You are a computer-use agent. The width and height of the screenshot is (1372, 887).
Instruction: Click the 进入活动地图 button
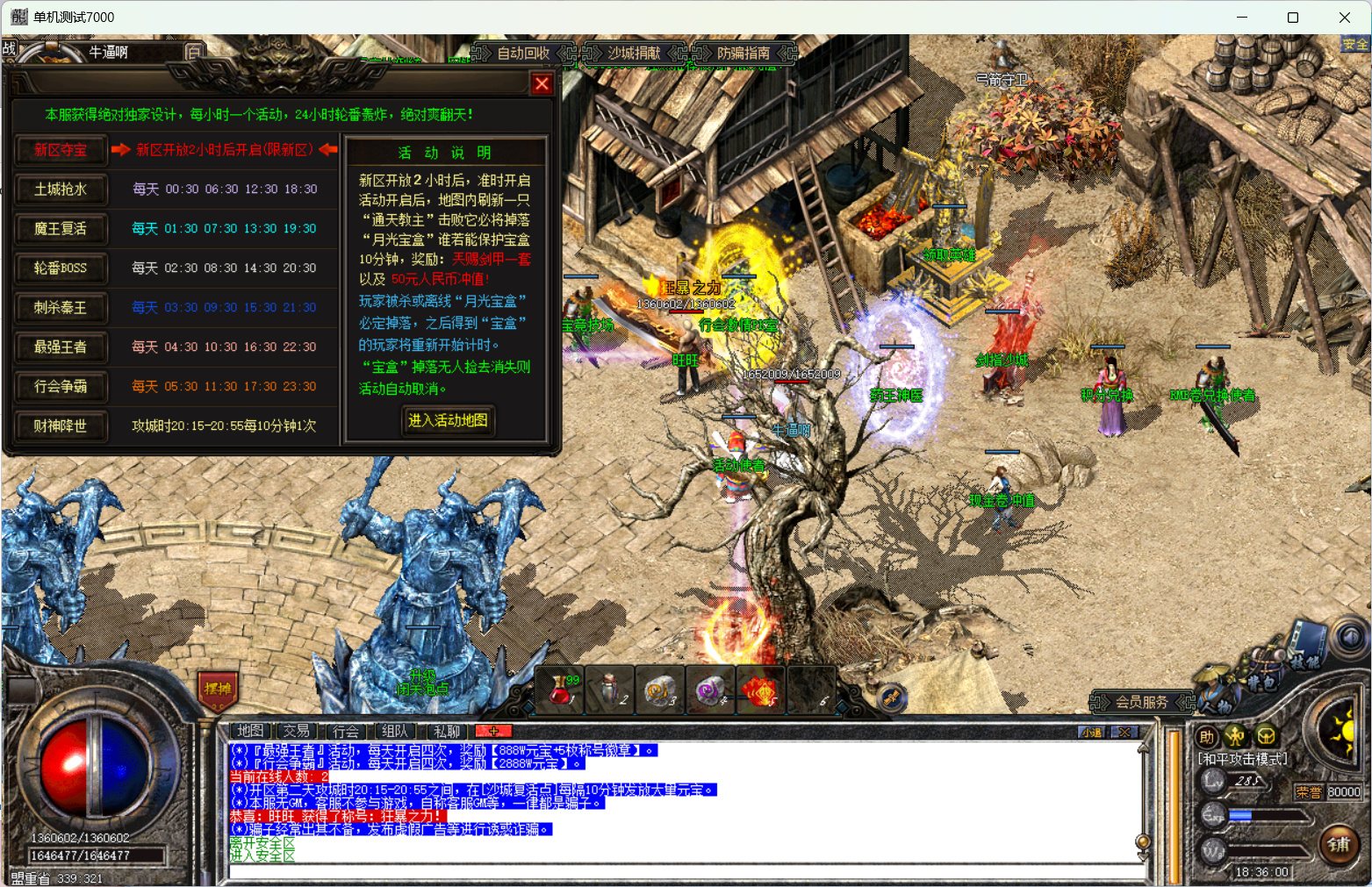(x=448, y=421)
